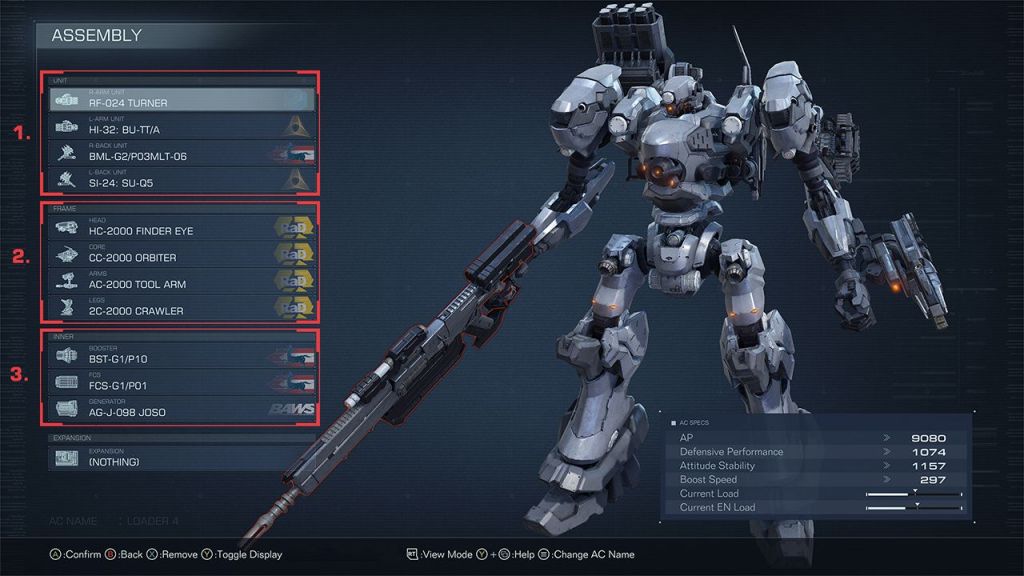Choose the AG-J-098 JOSO generator slot

point(181,409)
